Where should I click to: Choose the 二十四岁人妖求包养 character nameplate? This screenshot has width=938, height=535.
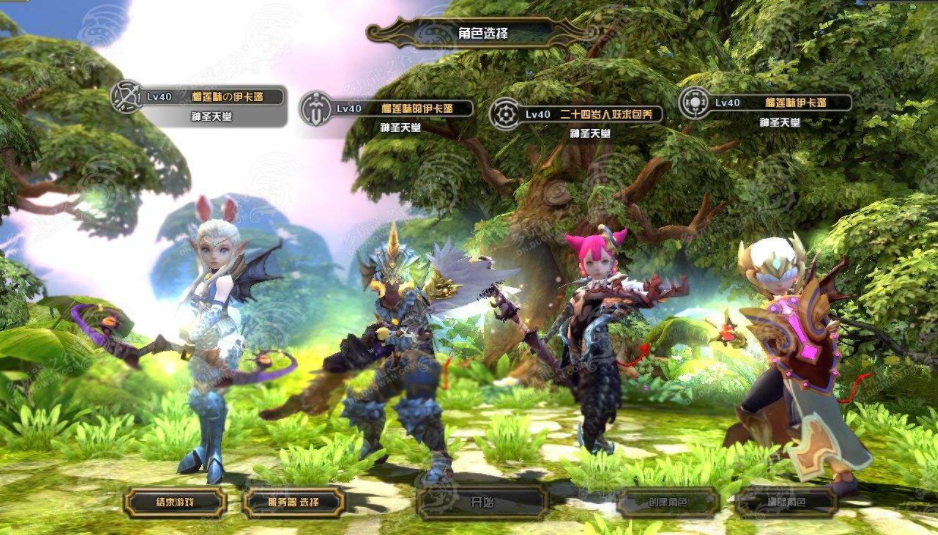576,115
